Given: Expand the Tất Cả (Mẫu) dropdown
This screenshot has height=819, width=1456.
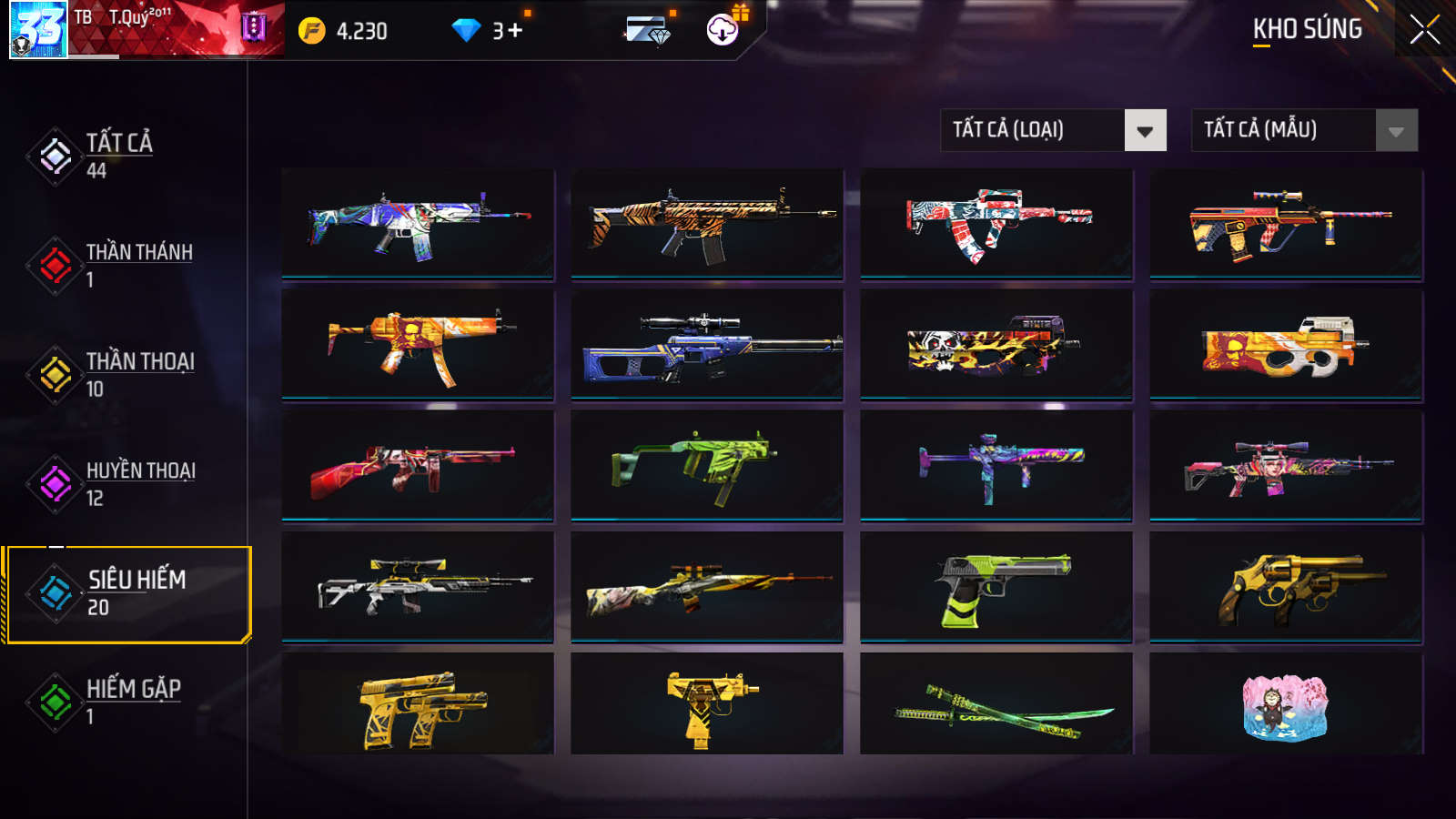Looking at the screenshot, I should [1304, 130].
